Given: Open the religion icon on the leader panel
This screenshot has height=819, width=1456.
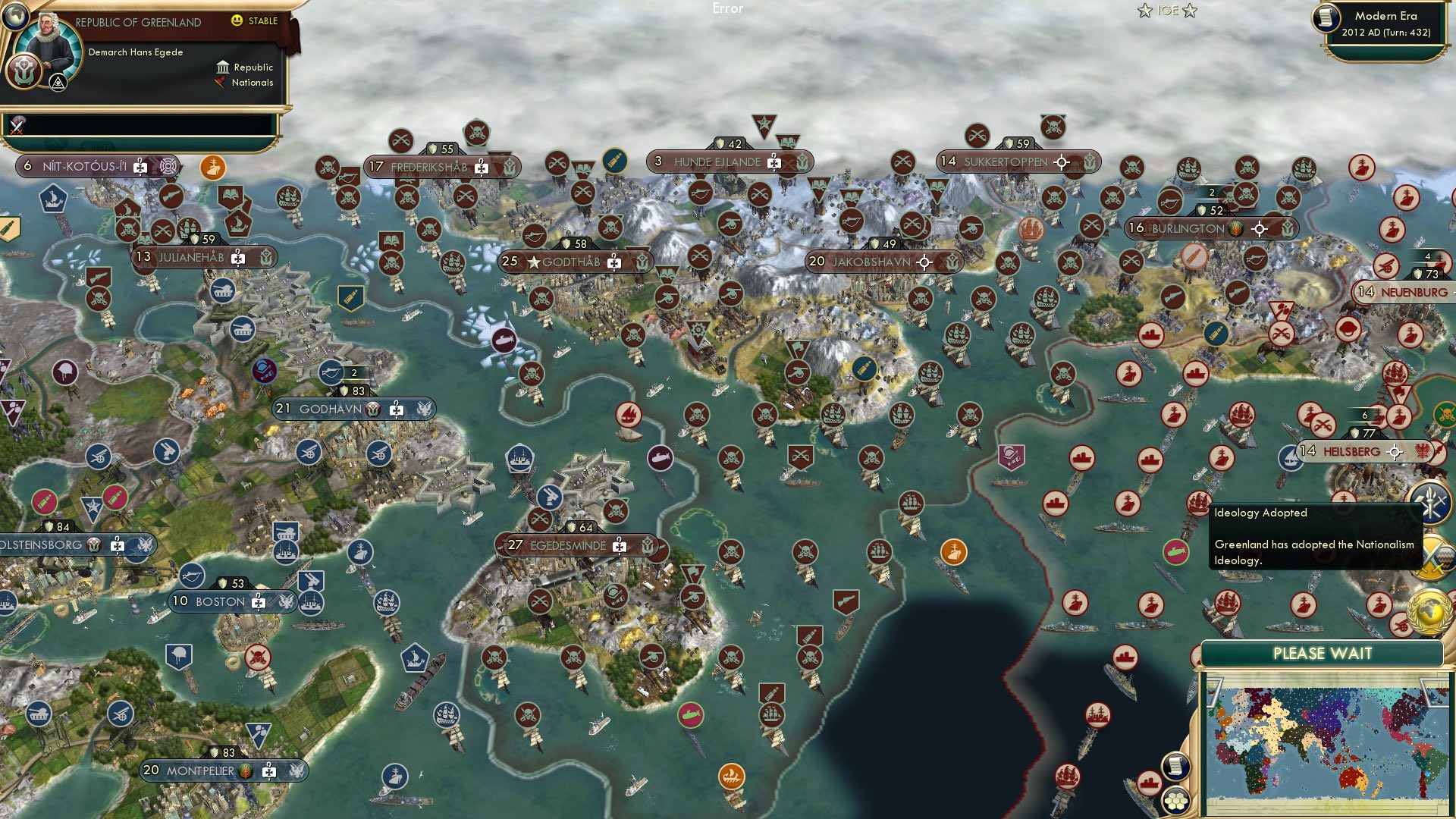Looking at the screenshot, I should point(24,72).
